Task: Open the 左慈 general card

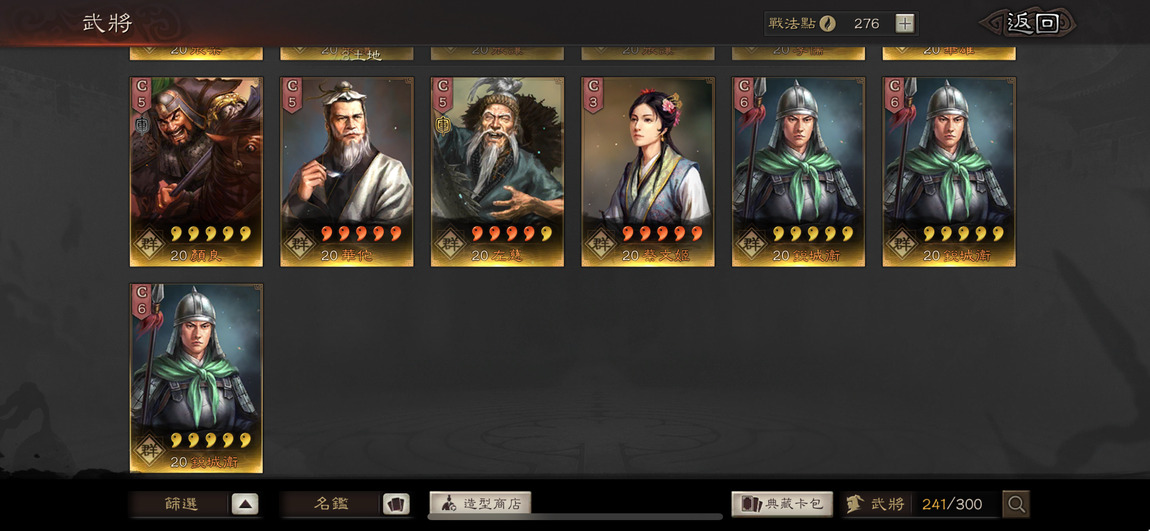Action: [497, 171]
